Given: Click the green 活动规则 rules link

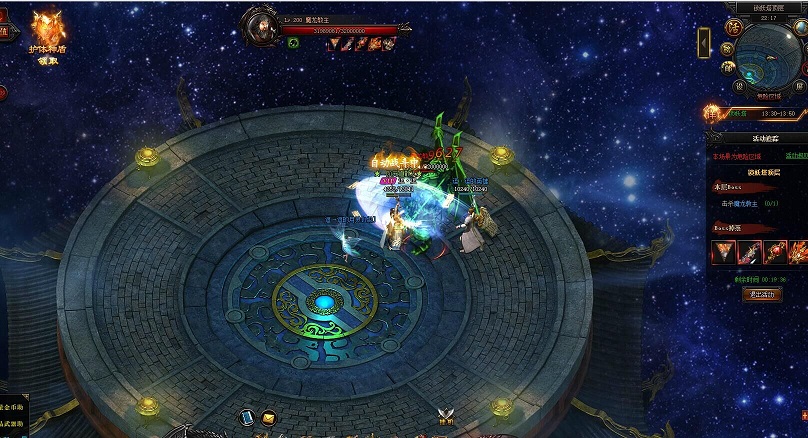Looking at the screenshot, I should tap(795, 156).
